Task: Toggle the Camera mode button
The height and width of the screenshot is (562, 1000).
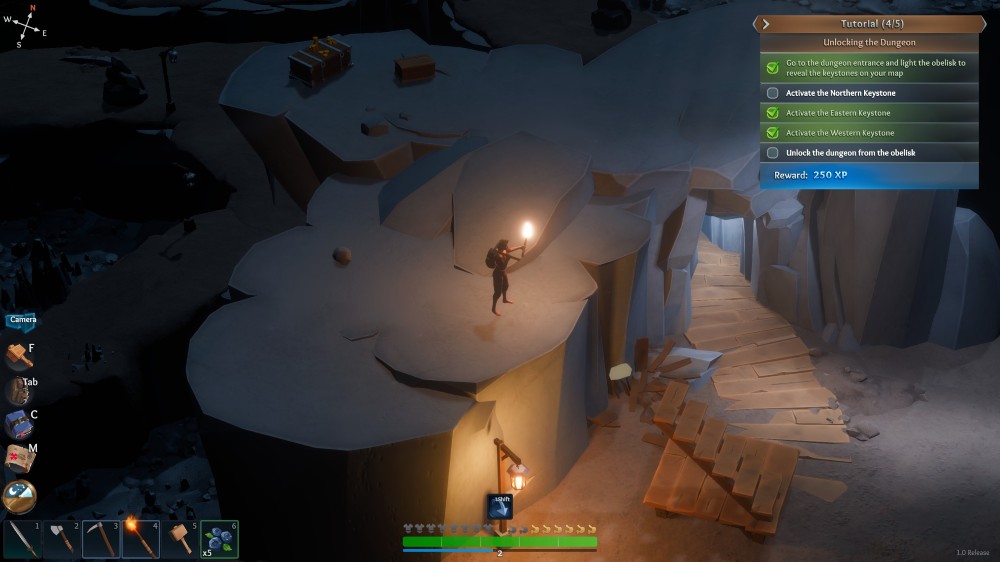Action: click(x=22, y=320)
